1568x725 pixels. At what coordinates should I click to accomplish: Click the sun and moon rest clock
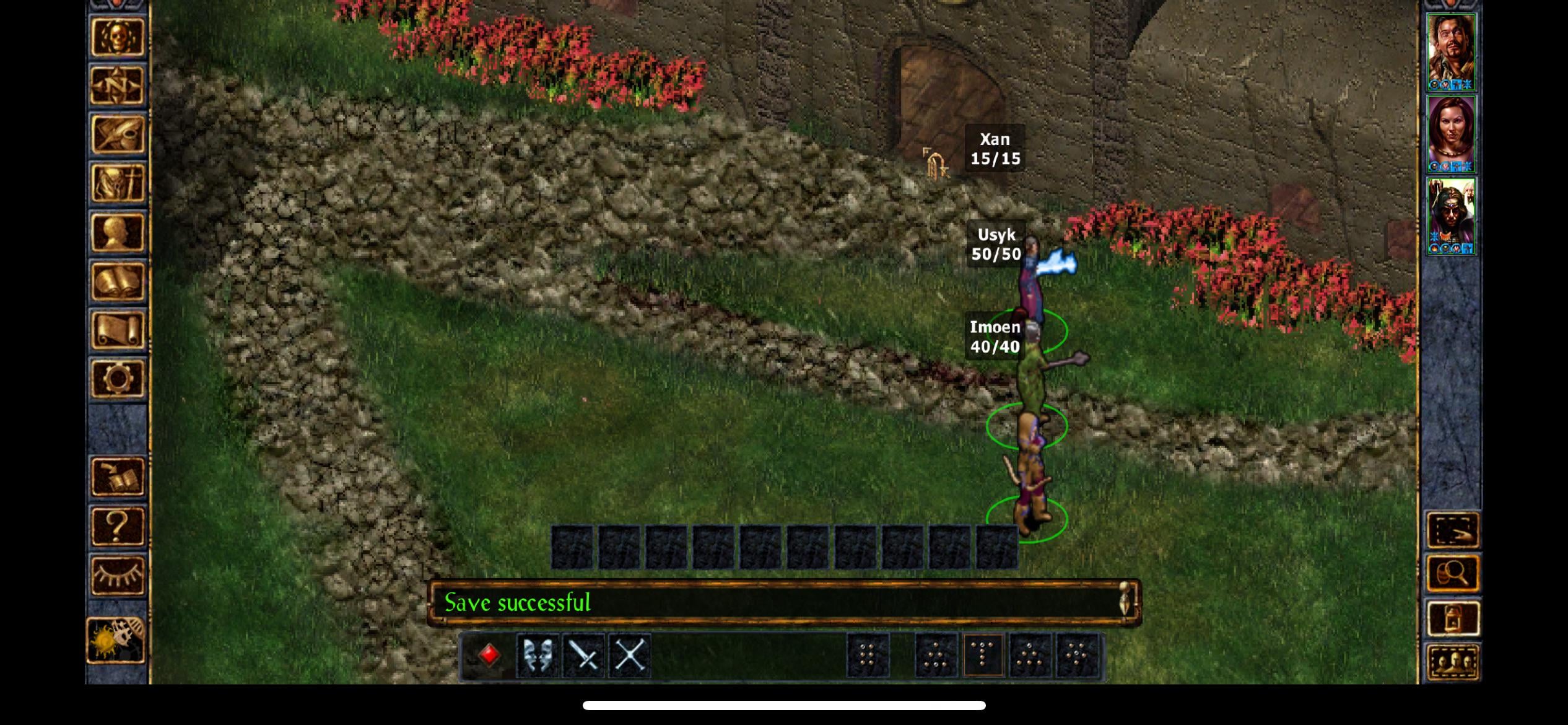pos(116,640)
